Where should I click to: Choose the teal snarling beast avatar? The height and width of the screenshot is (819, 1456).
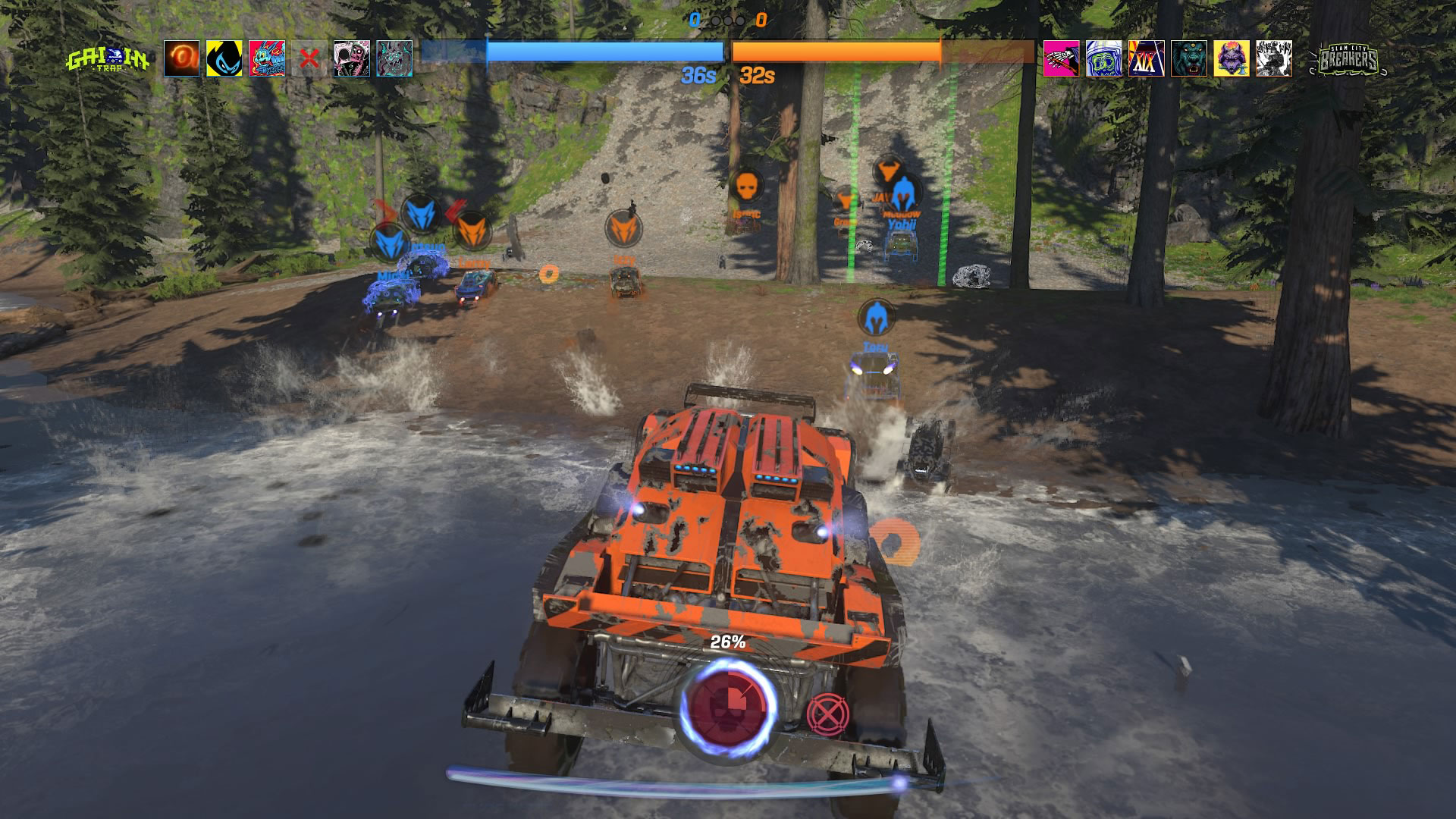coord(394,58)
